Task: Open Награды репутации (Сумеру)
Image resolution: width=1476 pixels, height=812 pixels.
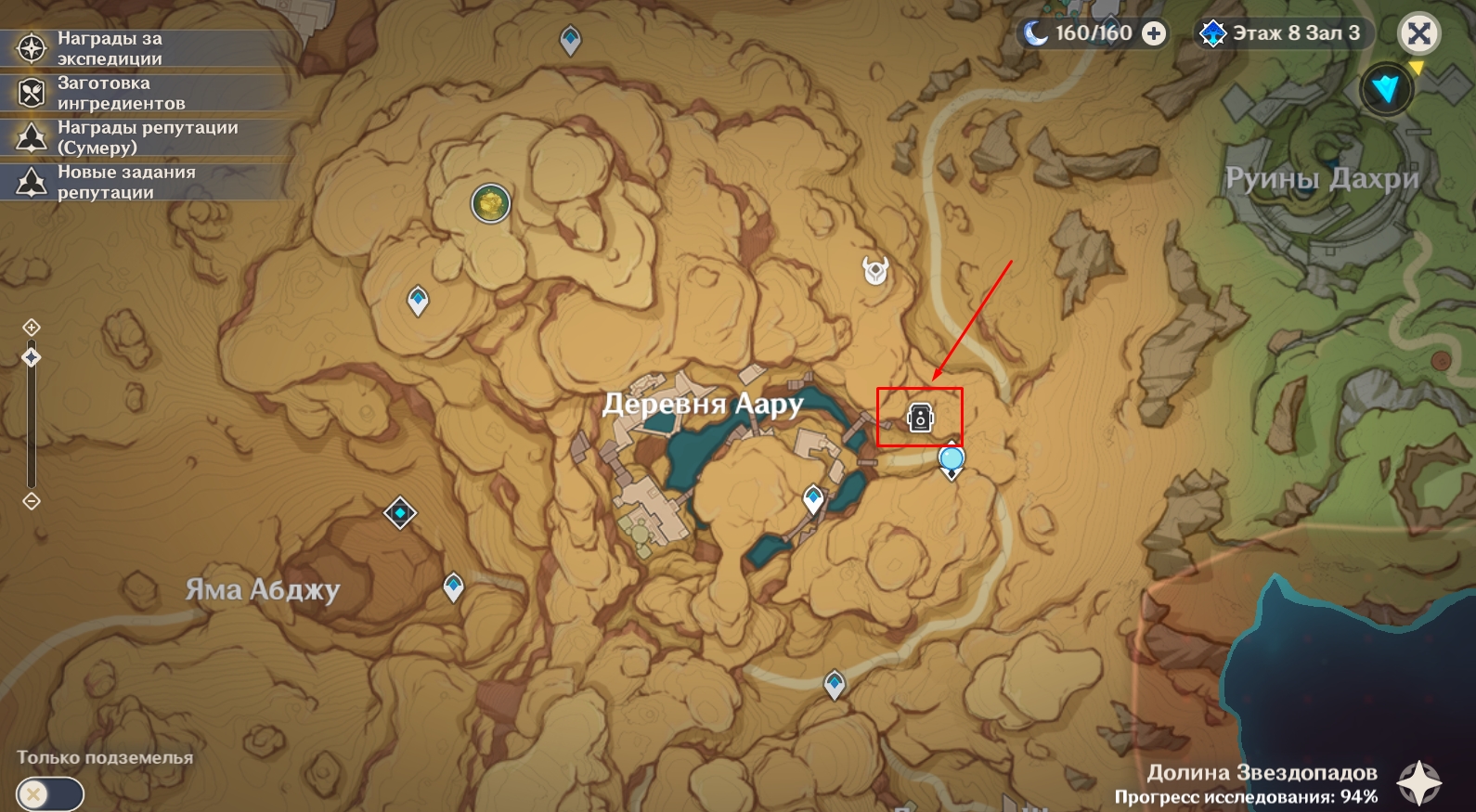Action: [x=147, y=137]
